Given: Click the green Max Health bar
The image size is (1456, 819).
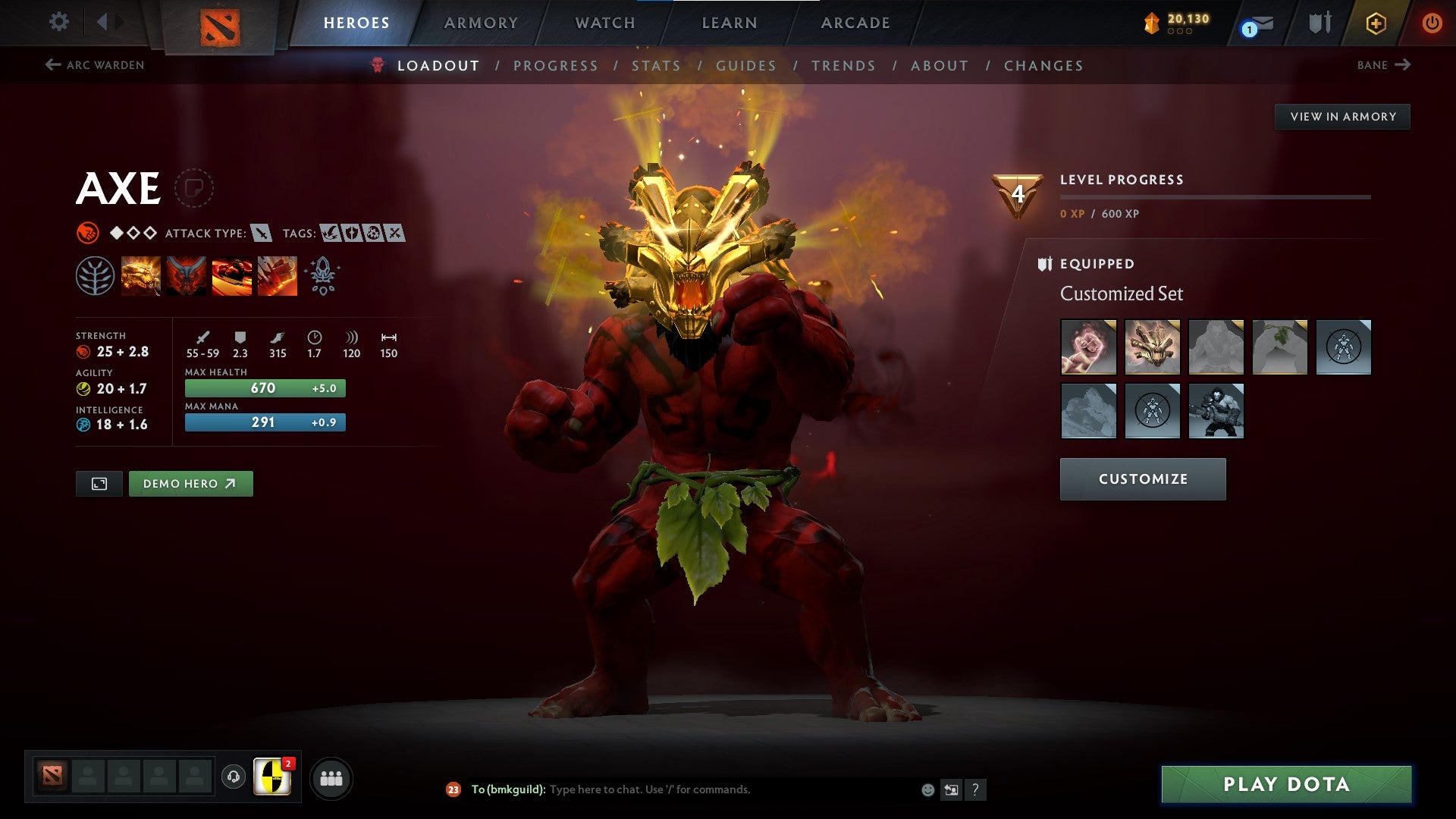Looking at the screenshot, I should click(x=264, y=388).
